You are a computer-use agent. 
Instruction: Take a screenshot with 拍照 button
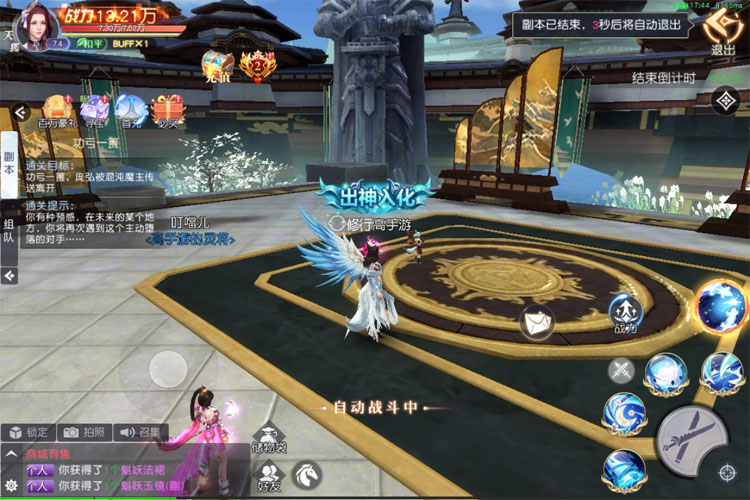click(x=83, y=433)
